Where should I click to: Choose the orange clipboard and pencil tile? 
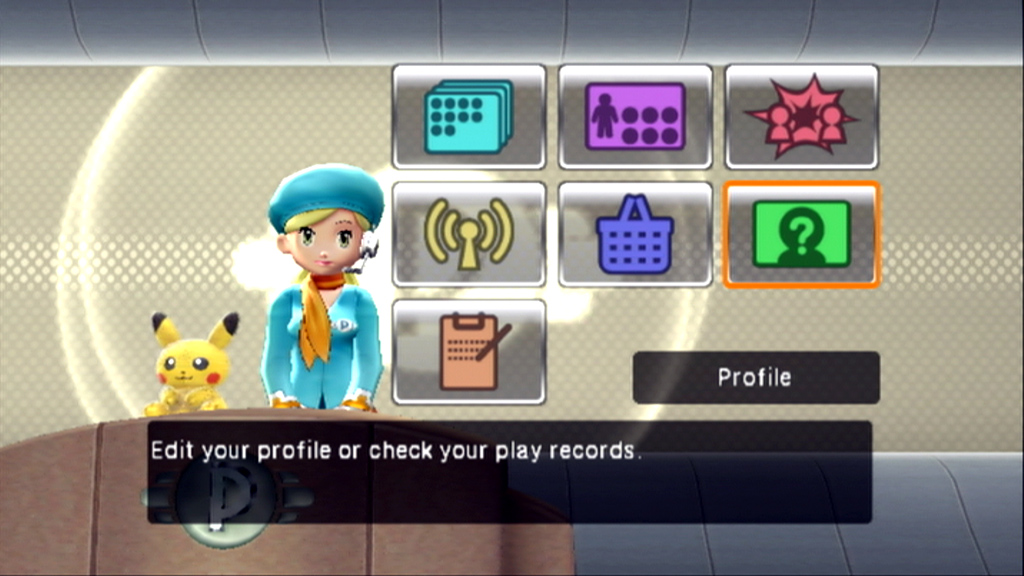click(468, 352)
